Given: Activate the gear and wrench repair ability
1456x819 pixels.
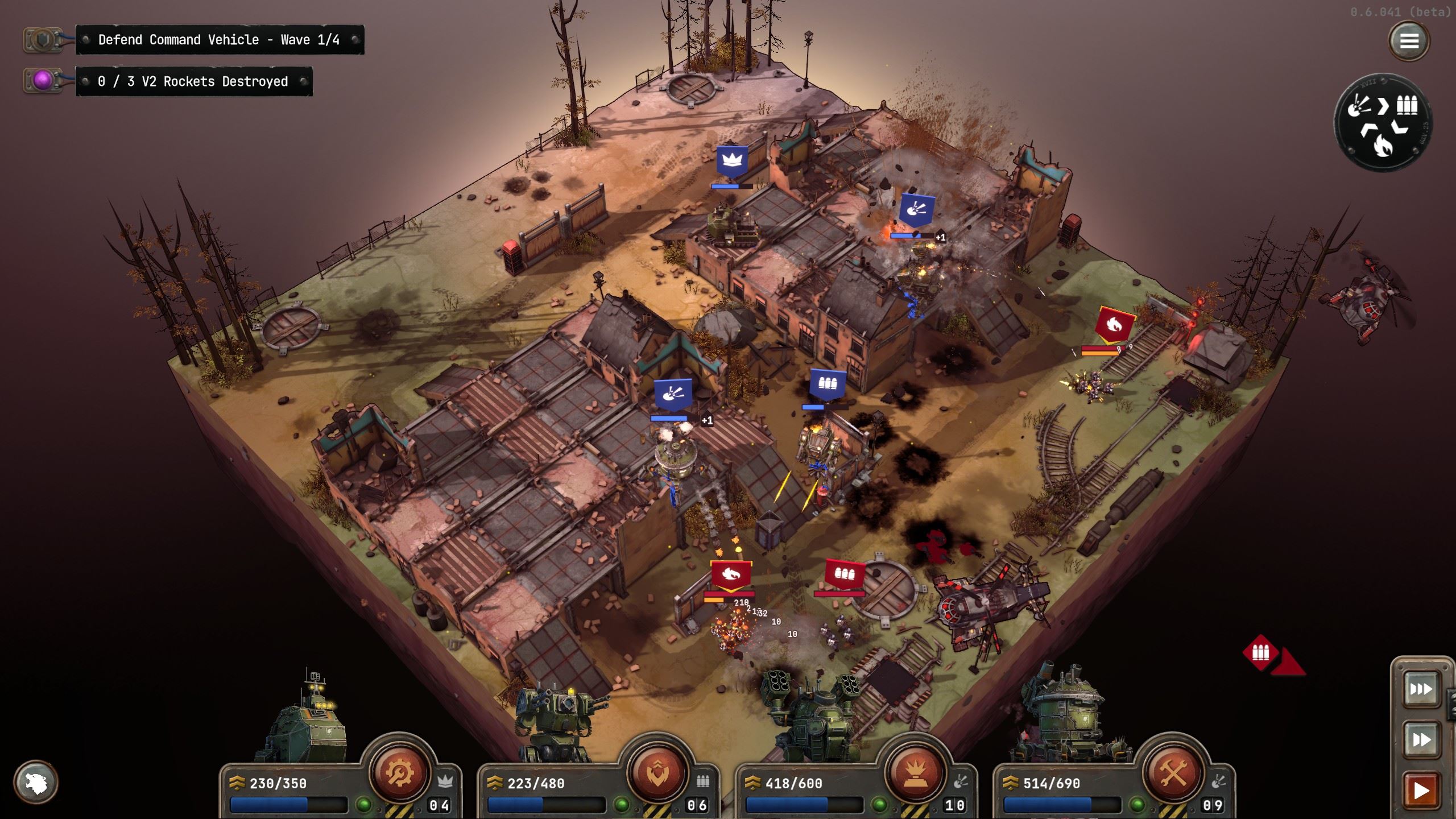Looking at the screenshot, I should tap(399, 772).
